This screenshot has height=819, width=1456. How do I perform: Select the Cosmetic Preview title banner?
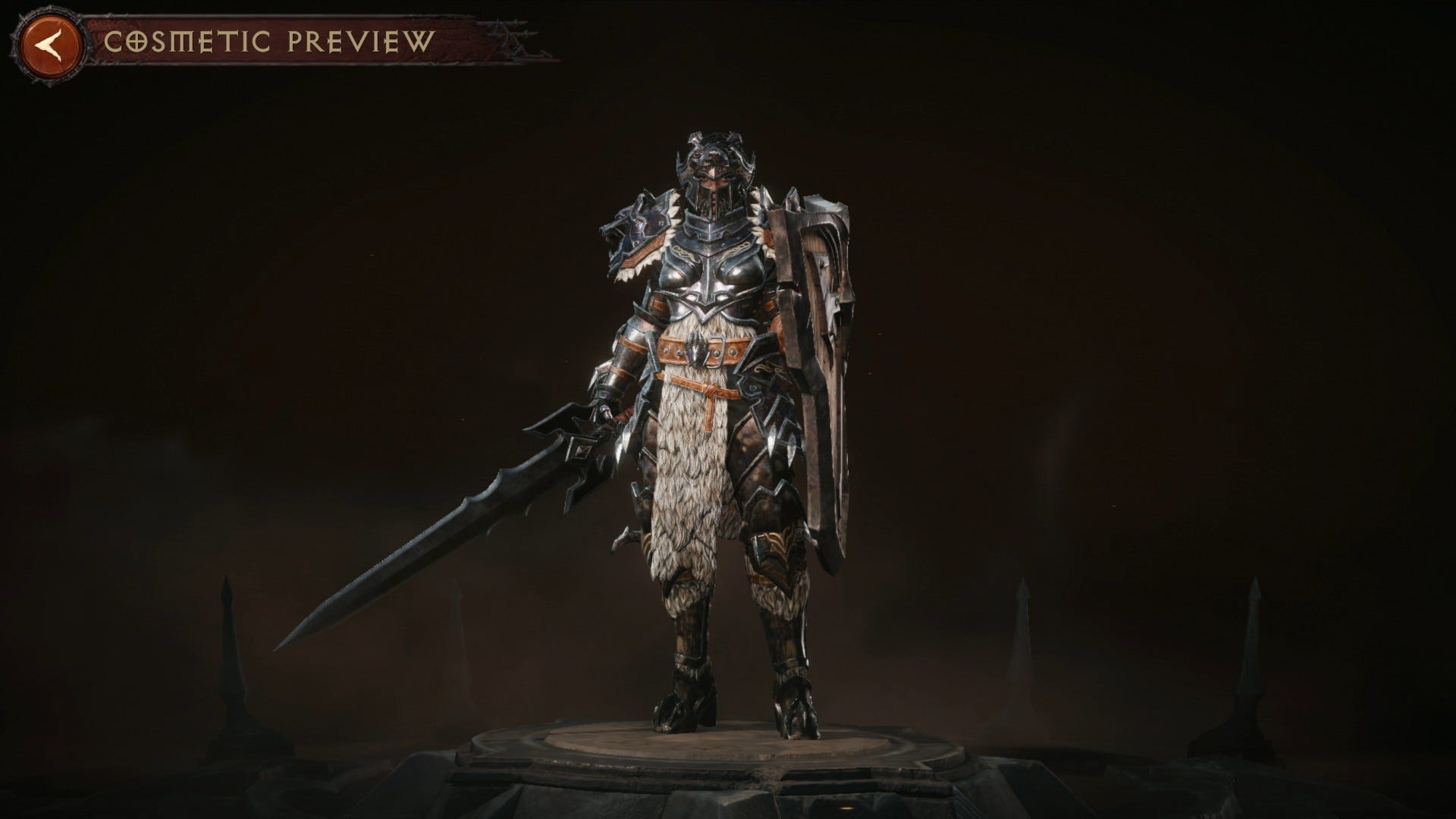click(269, 42)
